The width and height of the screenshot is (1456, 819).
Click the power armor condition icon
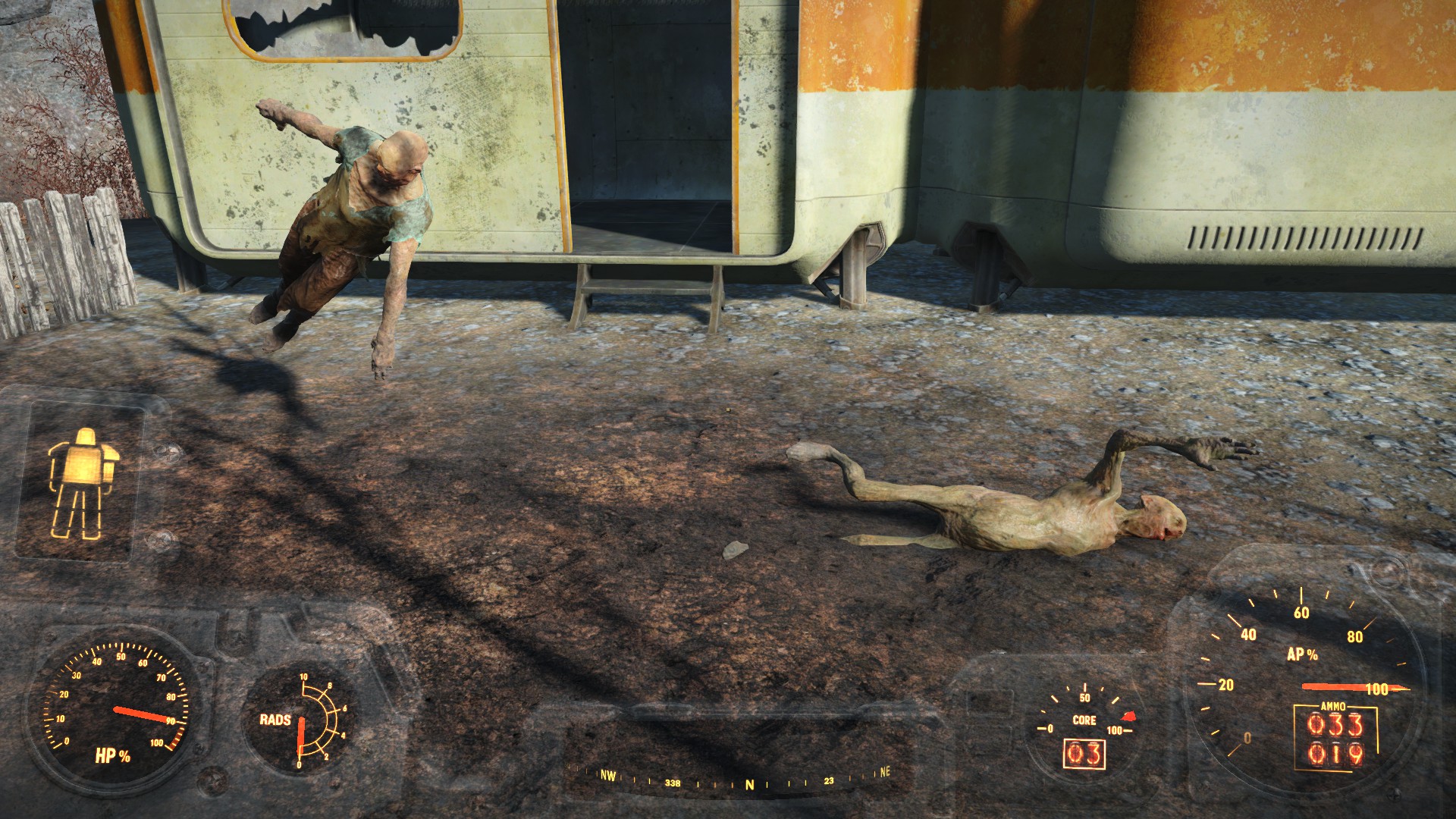83,483
